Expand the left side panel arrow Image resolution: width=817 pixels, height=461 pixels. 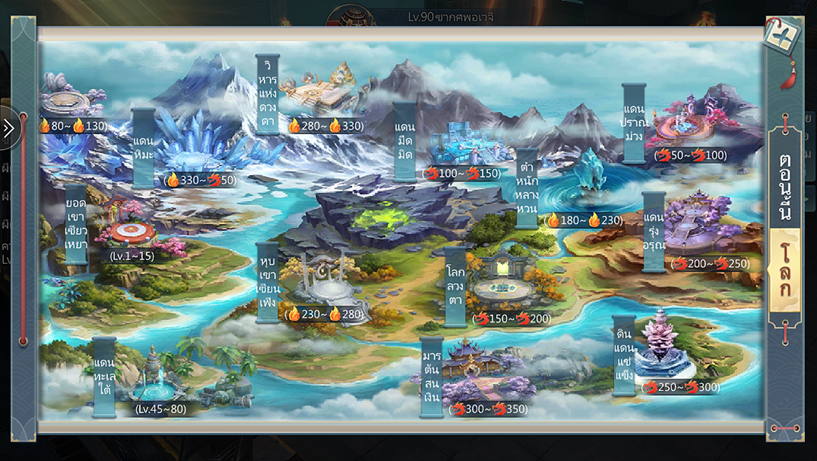[9, 129]
